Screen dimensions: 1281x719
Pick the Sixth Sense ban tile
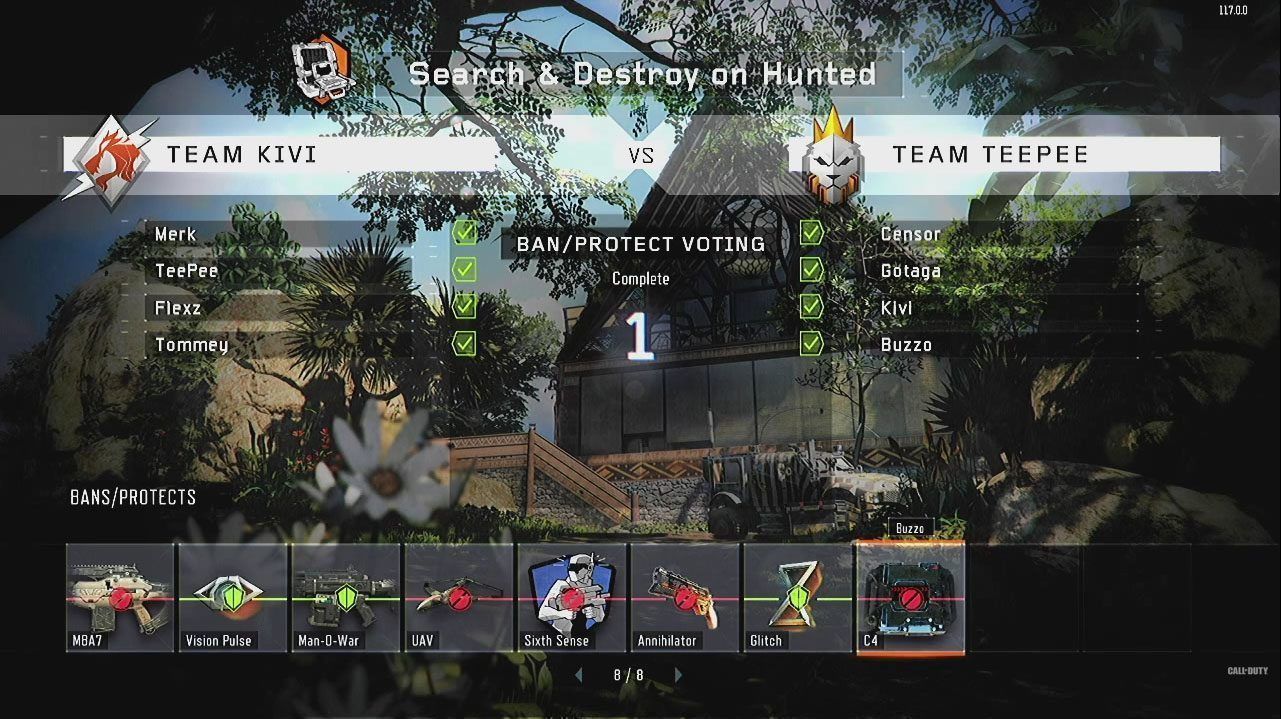point(572,597)
